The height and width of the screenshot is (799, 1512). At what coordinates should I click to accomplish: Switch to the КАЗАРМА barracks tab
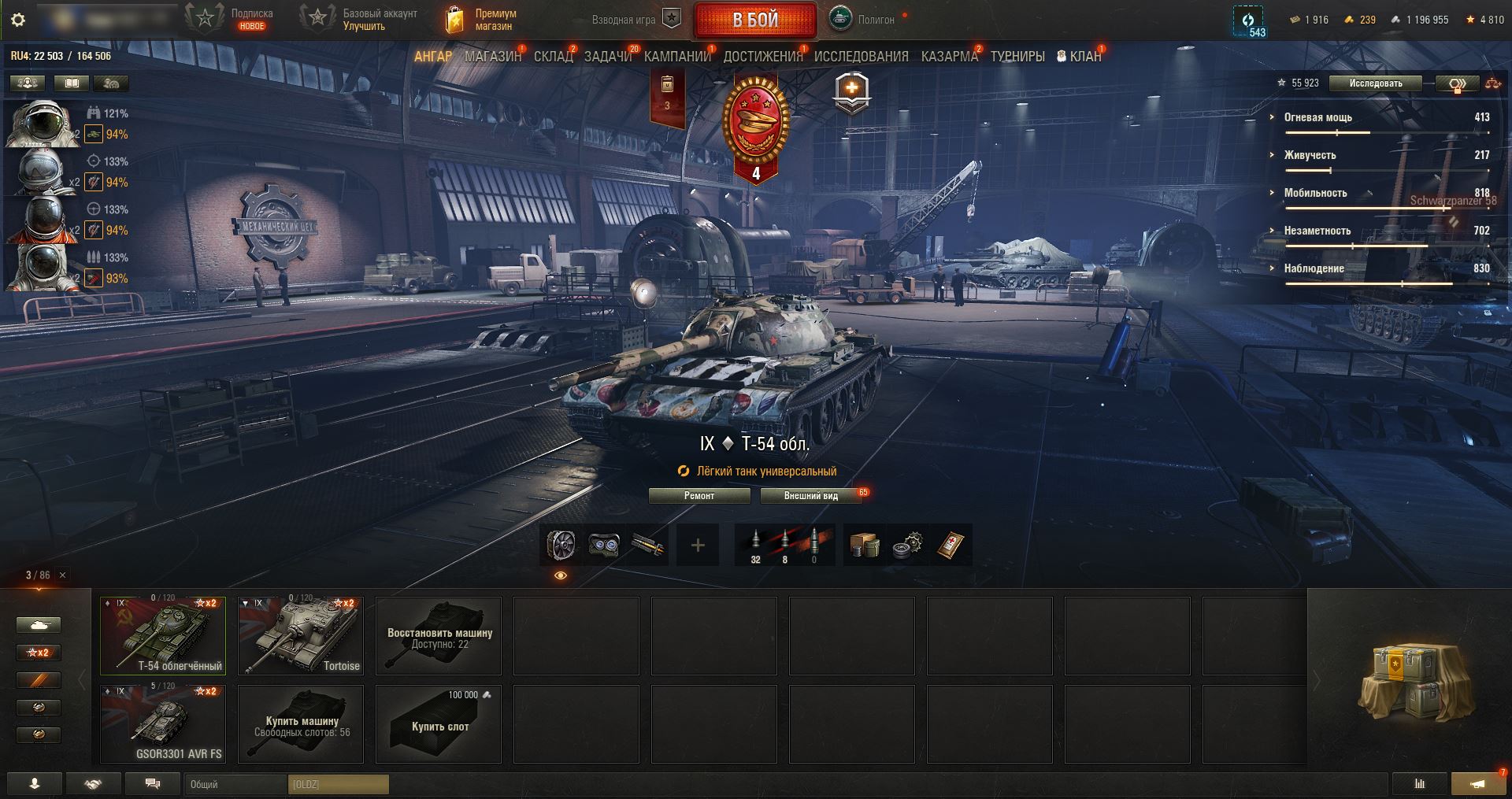pos(949,57)
